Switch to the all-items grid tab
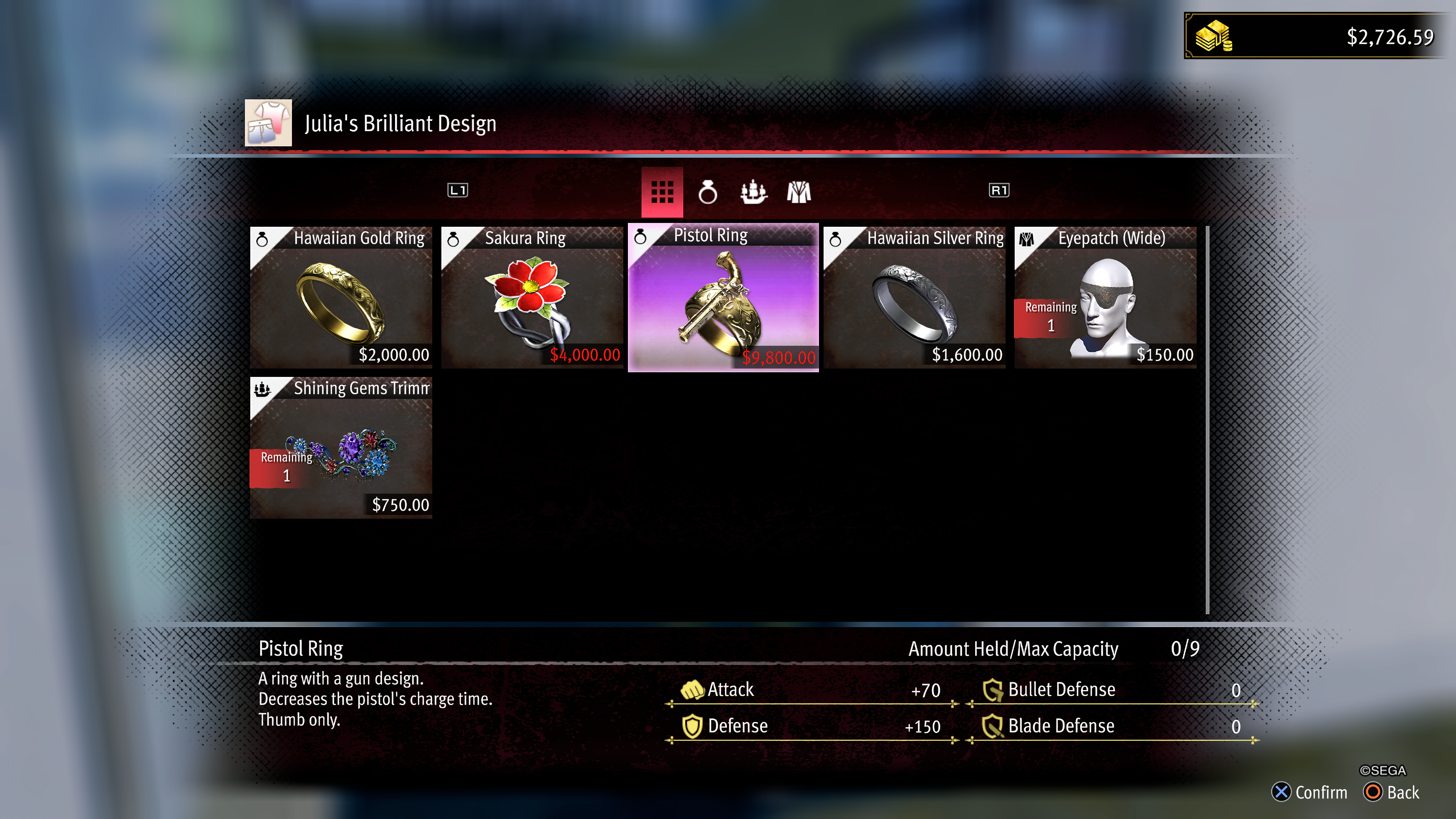Screen dimensions: 1456x819 [x=662, y=192]
